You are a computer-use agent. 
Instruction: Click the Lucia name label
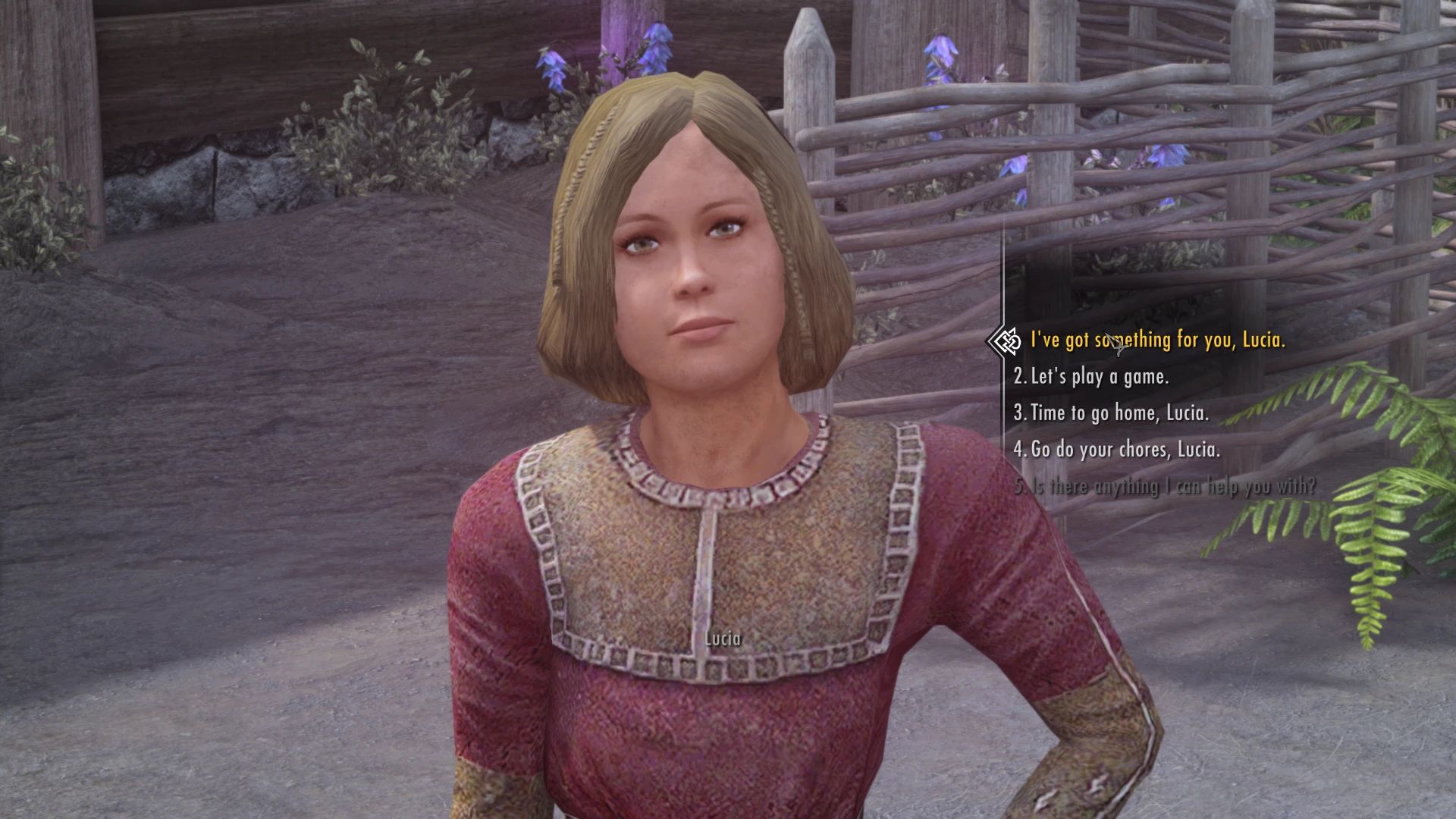click(720, 639)
